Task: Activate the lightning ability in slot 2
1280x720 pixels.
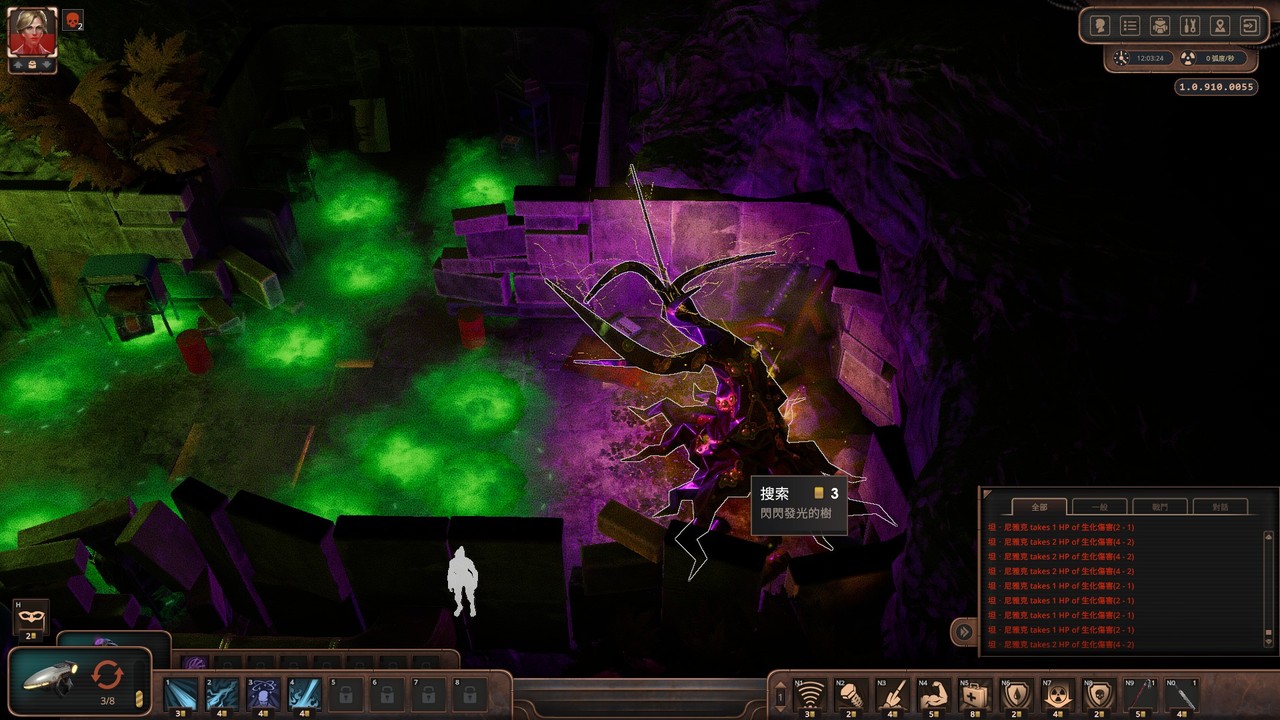Action: tap(222, 693)
